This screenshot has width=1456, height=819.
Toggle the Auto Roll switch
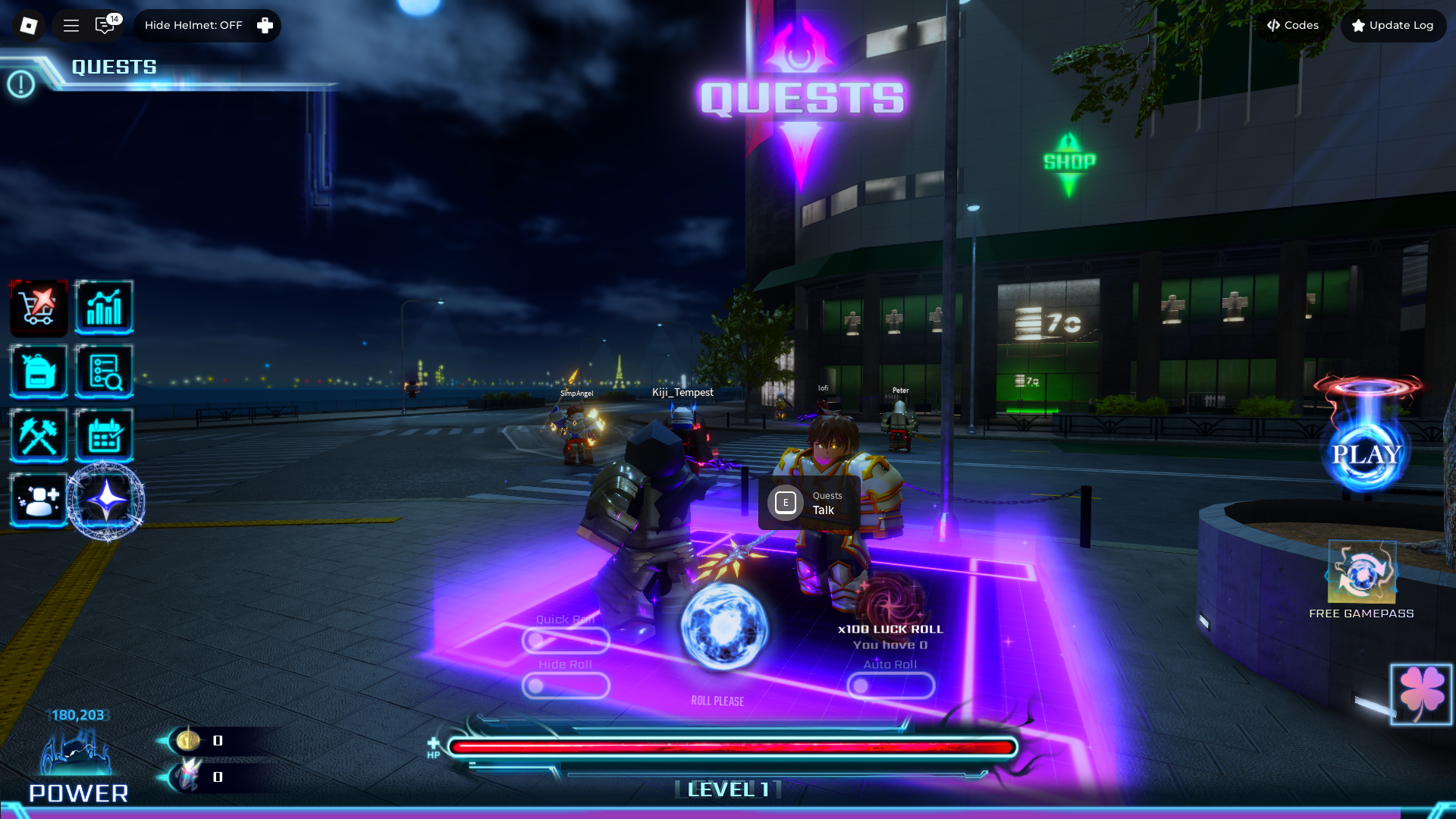(890, 686)
